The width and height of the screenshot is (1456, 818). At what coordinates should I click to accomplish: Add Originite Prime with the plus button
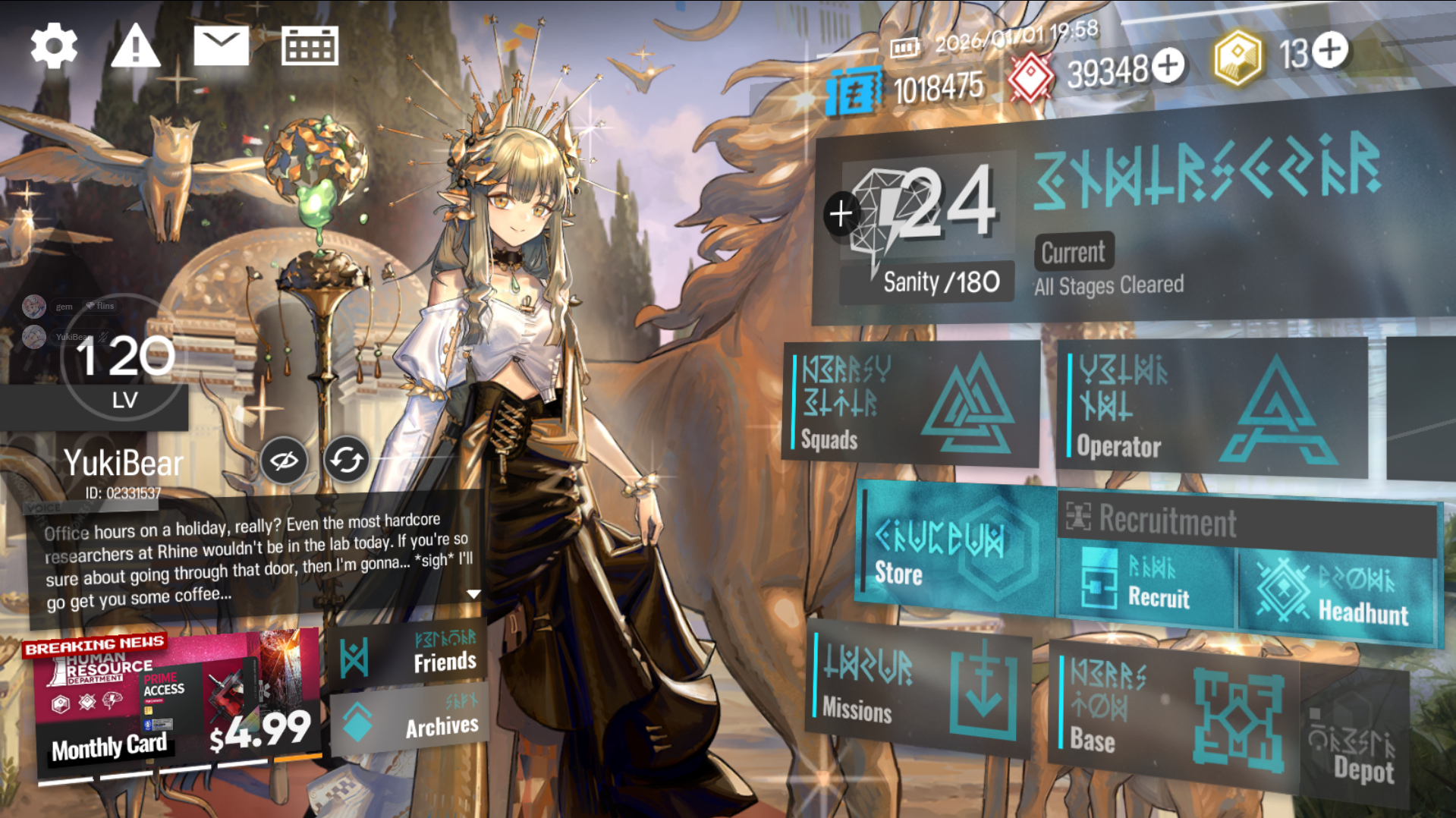(1330, 50)
